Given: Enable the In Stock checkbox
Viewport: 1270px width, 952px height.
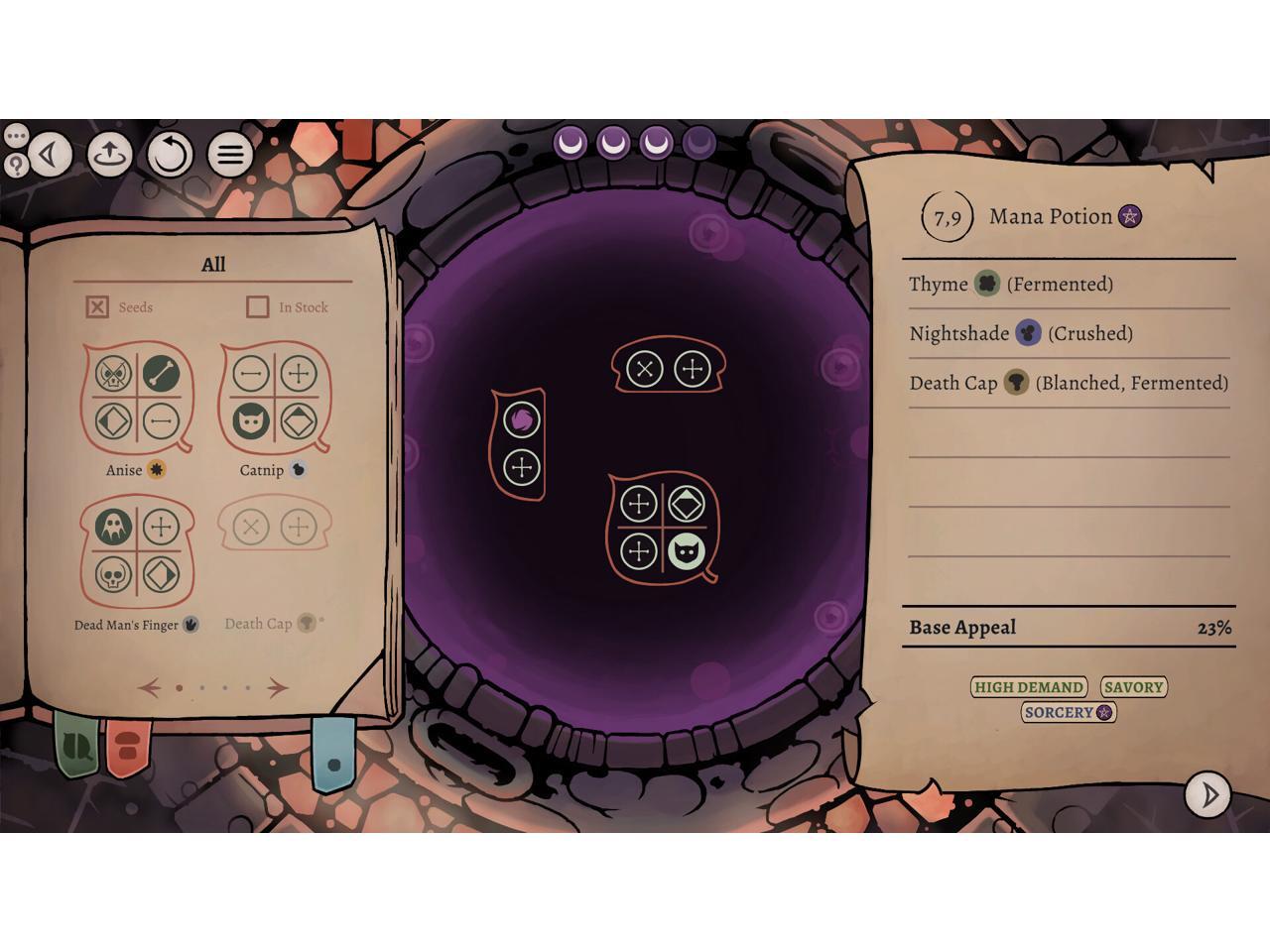Looking at the screenshot, I should (258, 307).
